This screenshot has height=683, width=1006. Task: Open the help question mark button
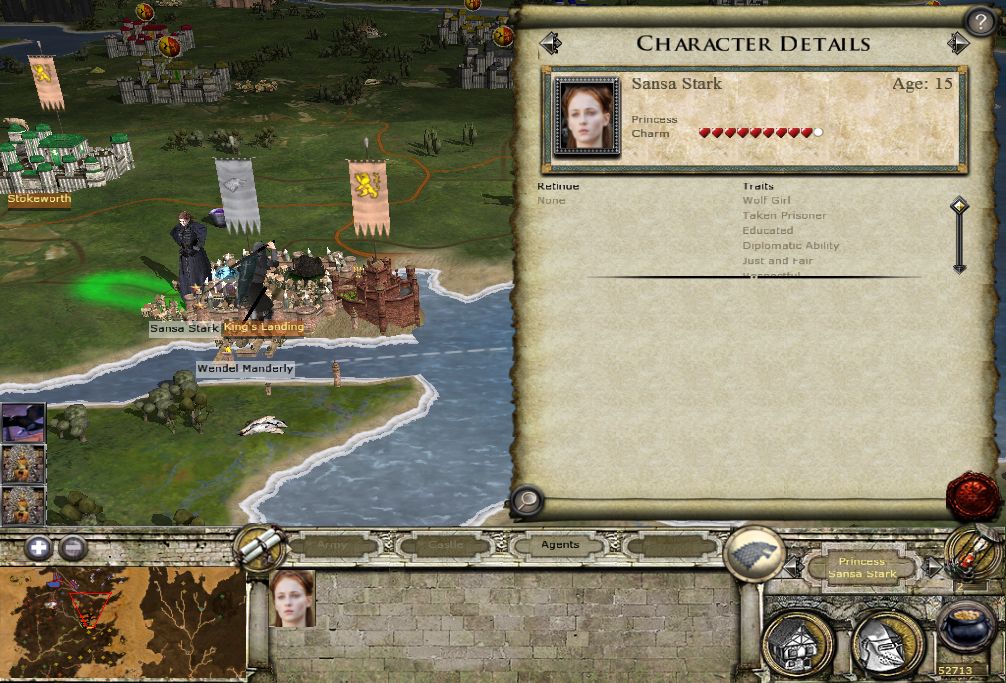[x=979, y=21]
